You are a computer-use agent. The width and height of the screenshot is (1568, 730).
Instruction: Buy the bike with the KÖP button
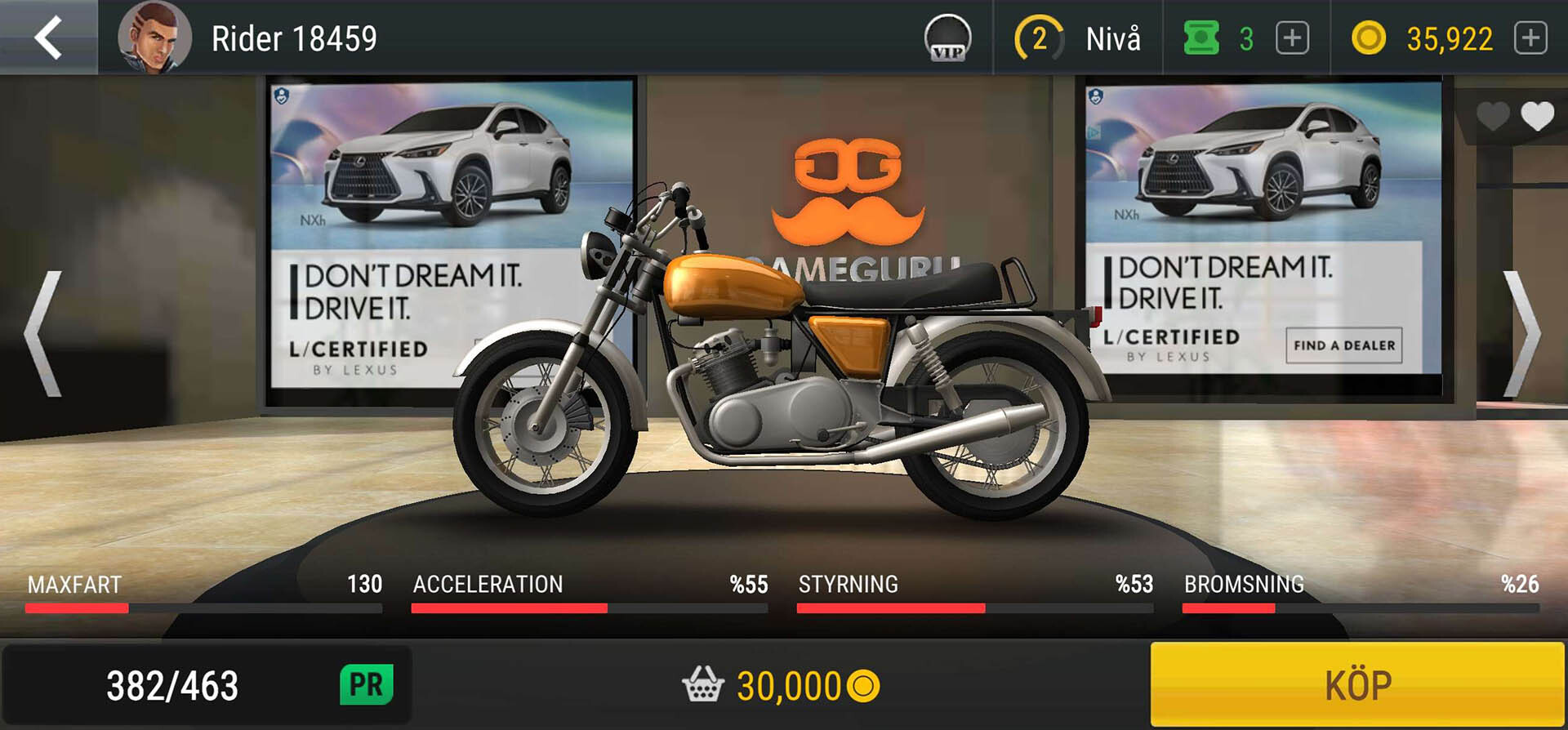pyautogui.click(x=1357, y=684)
